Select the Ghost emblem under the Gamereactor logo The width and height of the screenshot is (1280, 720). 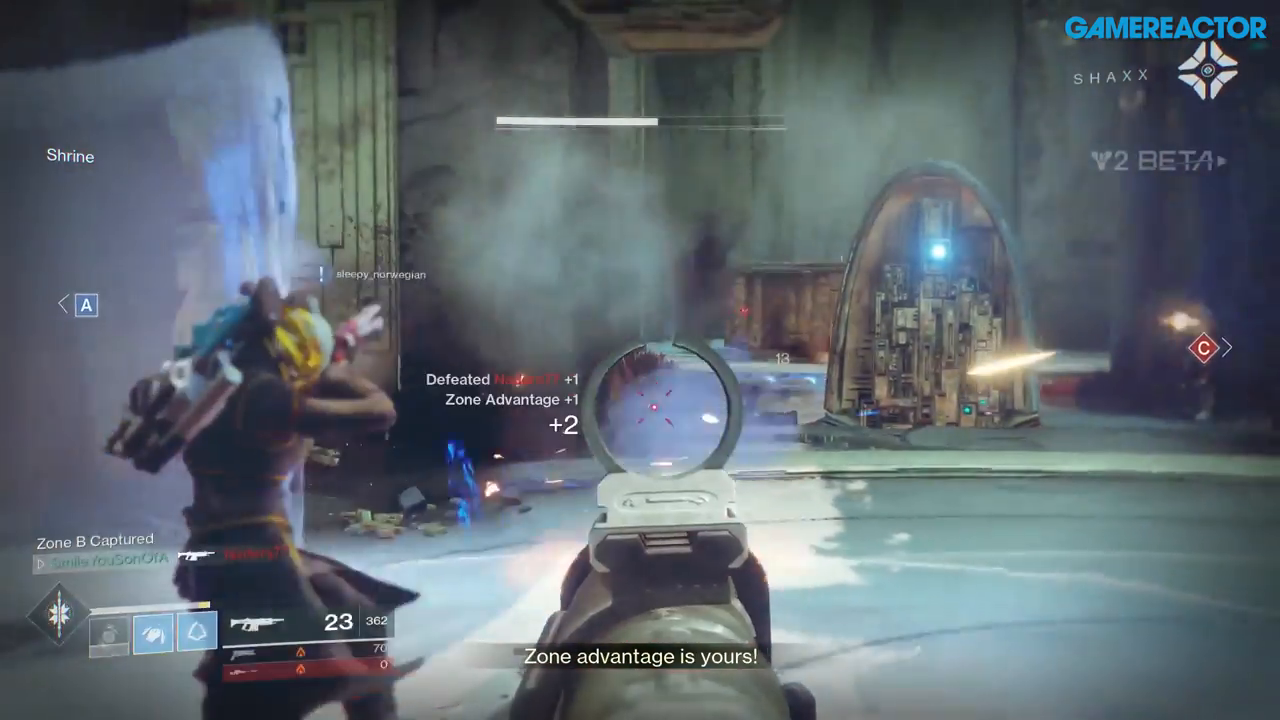pyautogui.click(x=1209, y=72)
